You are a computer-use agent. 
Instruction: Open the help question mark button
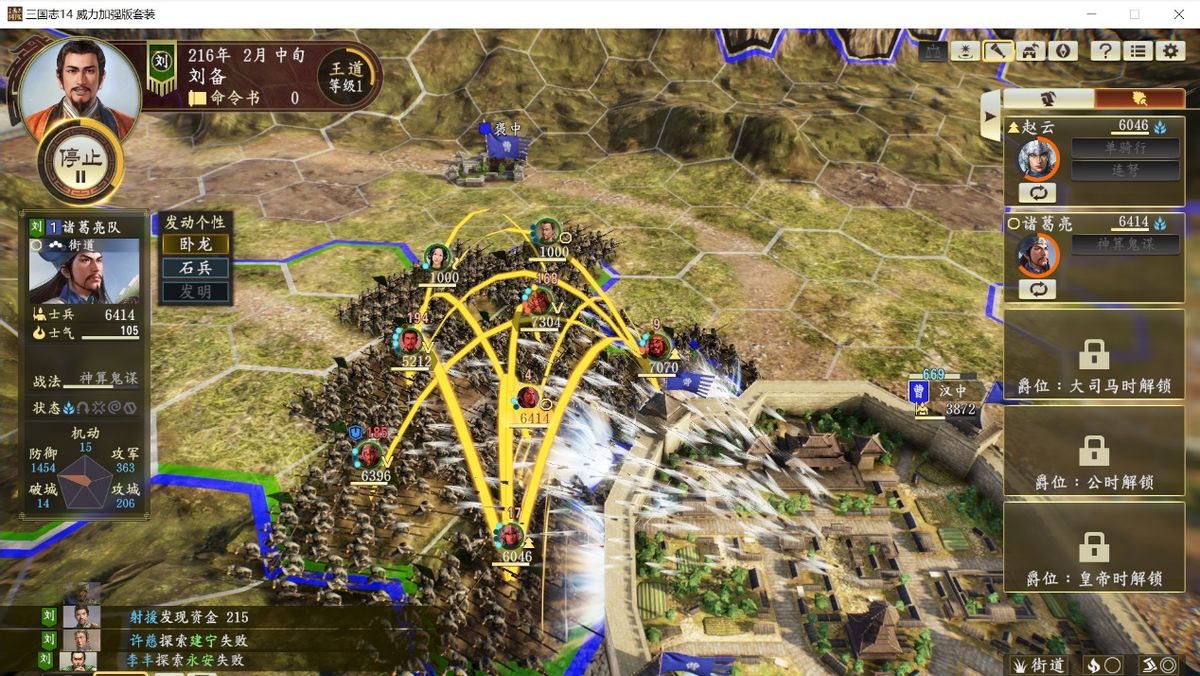tap(1104, 51)
